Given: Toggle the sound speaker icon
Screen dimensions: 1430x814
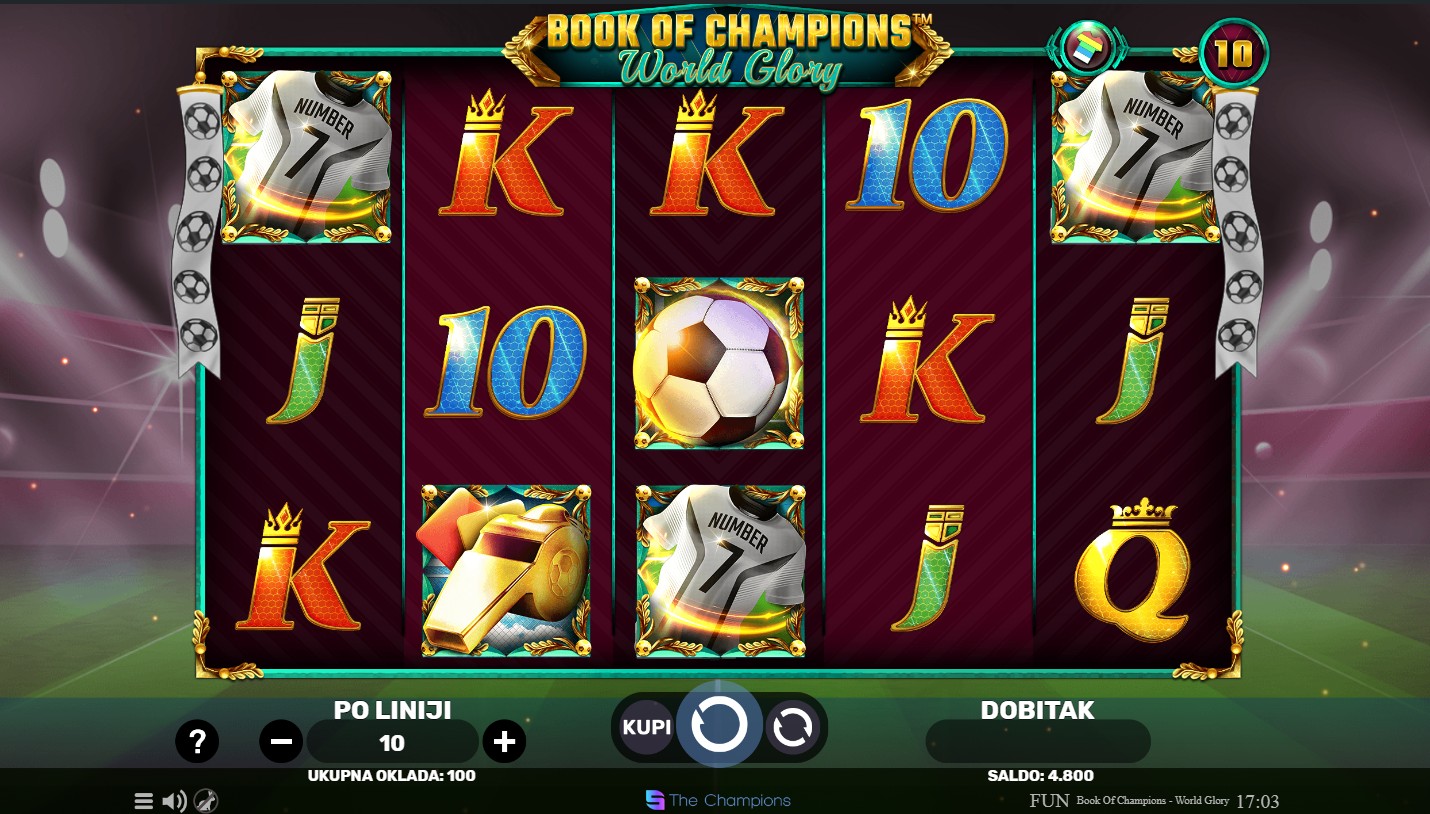Looking at the screenshot, I should (174, 801).
